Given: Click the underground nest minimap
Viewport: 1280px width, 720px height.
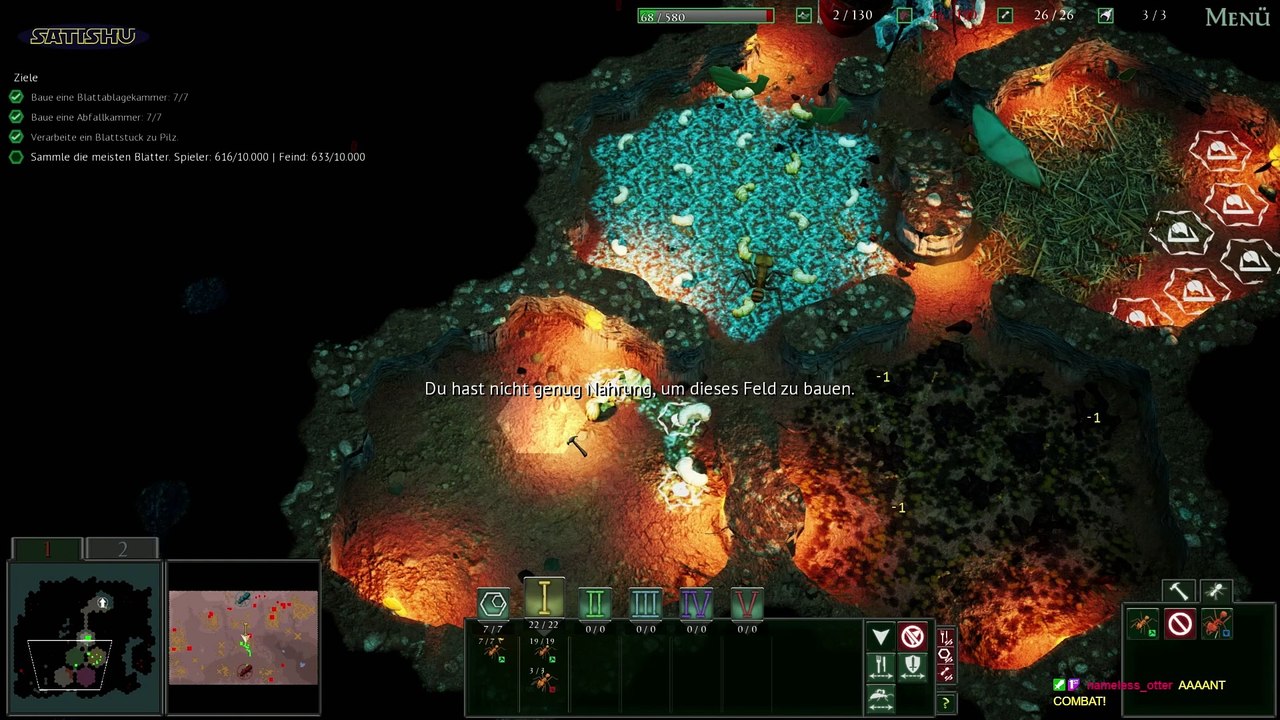Looking at the screenshot, I should (84, 638).
